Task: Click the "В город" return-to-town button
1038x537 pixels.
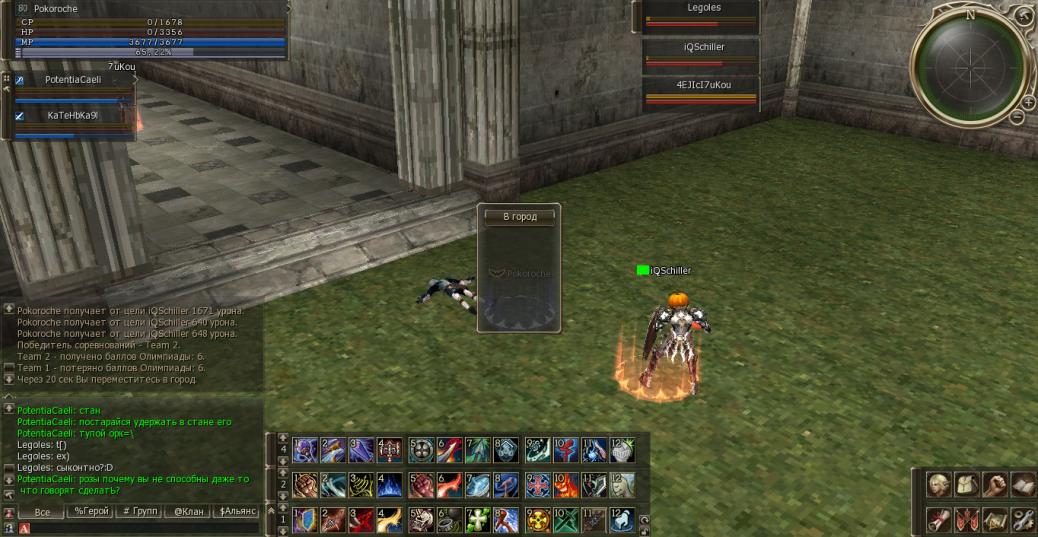Action: coord(519,217)
